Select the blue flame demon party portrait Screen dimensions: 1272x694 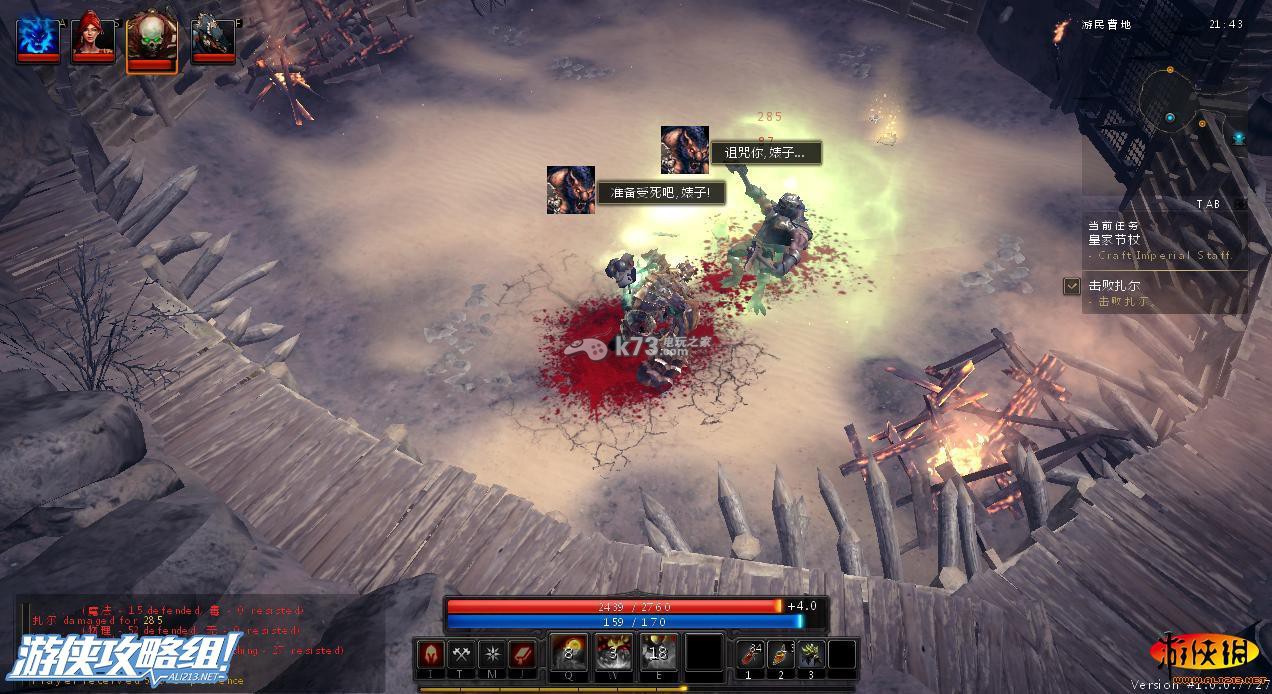(x=38, y=37)
